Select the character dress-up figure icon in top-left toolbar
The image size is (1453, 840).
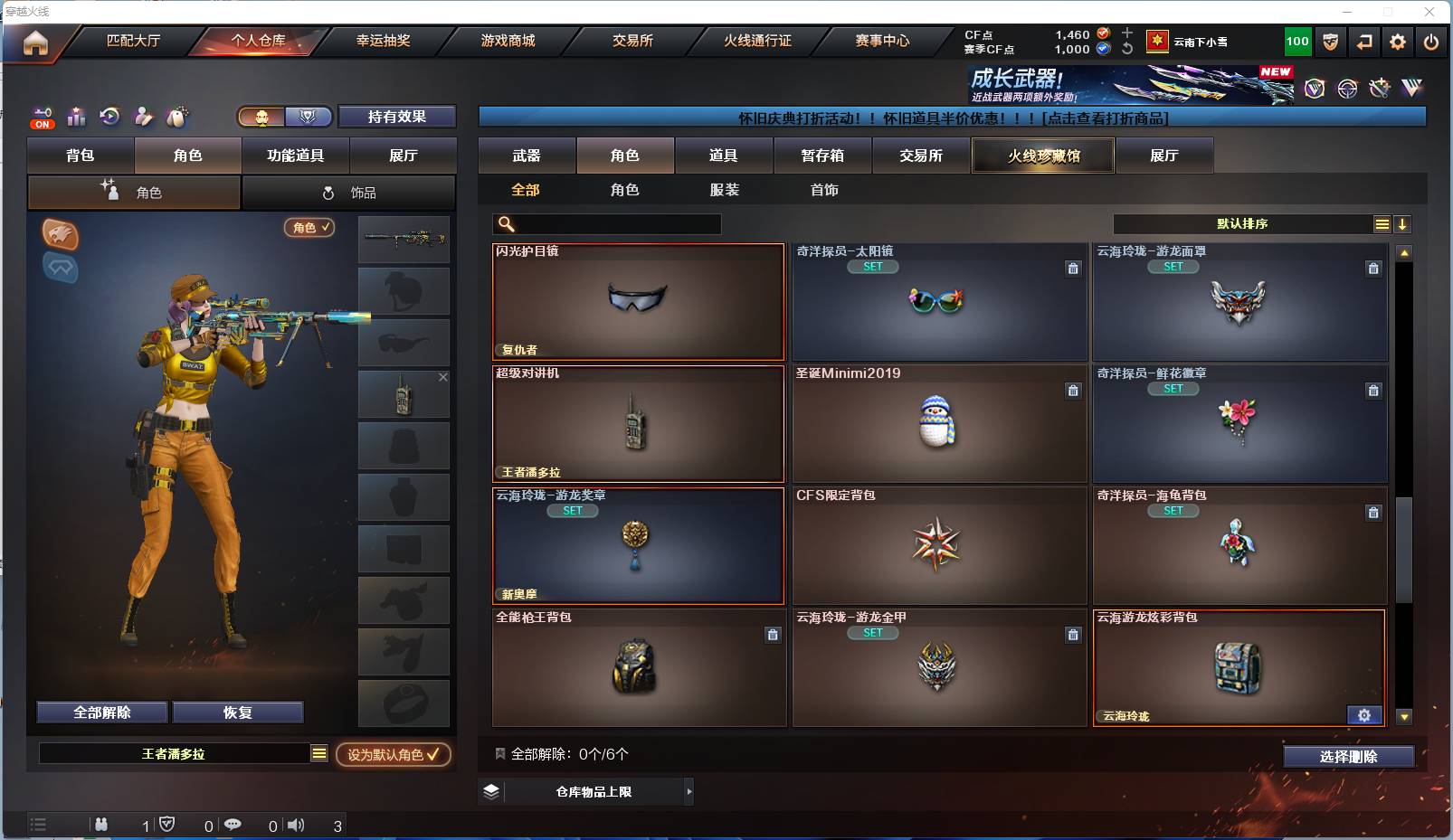coord(144,116)
